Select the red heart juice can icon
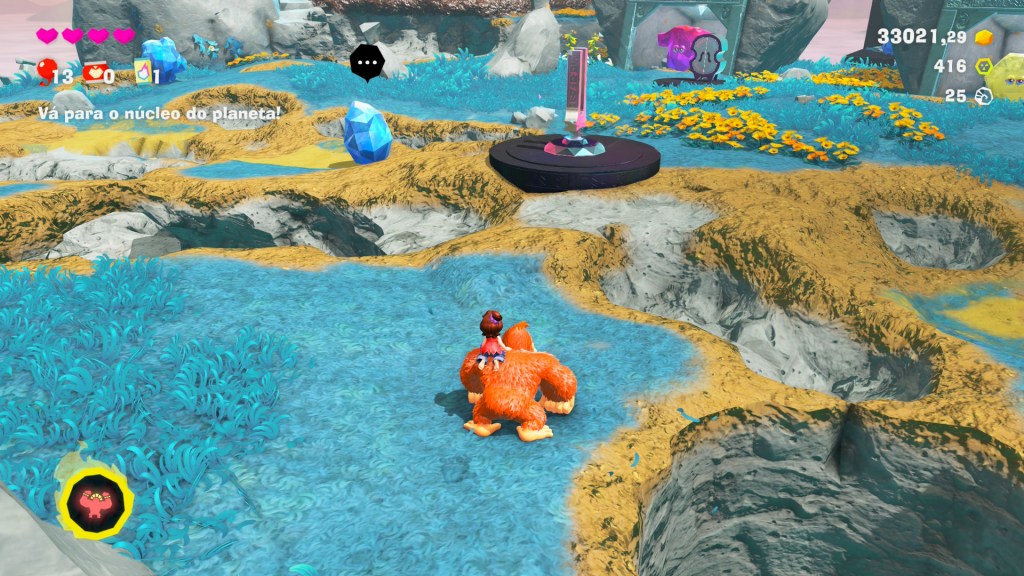The image size is (1024, 576). (x=95, y=72)
